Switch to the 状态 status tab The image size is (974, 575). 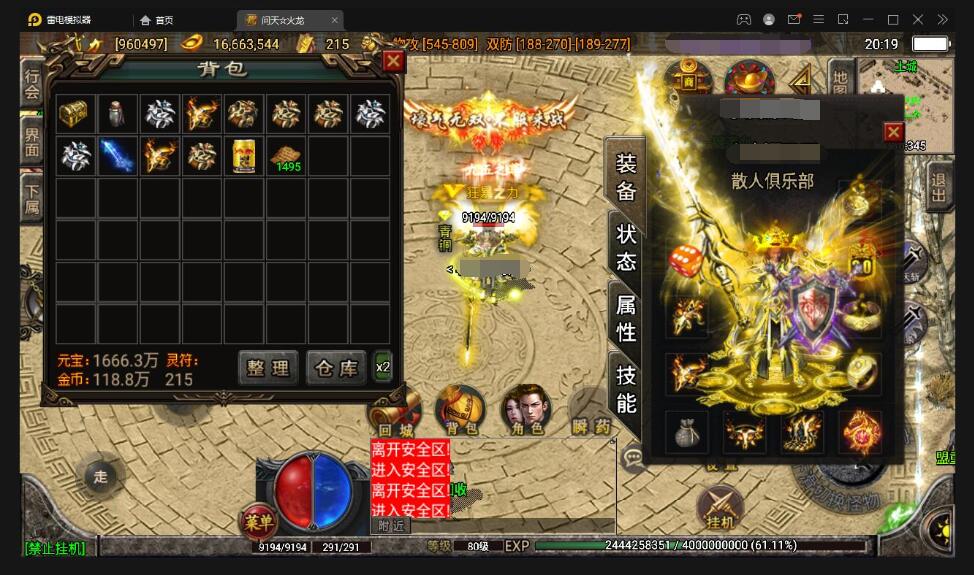pyautogui.click(x=626, y=247)
